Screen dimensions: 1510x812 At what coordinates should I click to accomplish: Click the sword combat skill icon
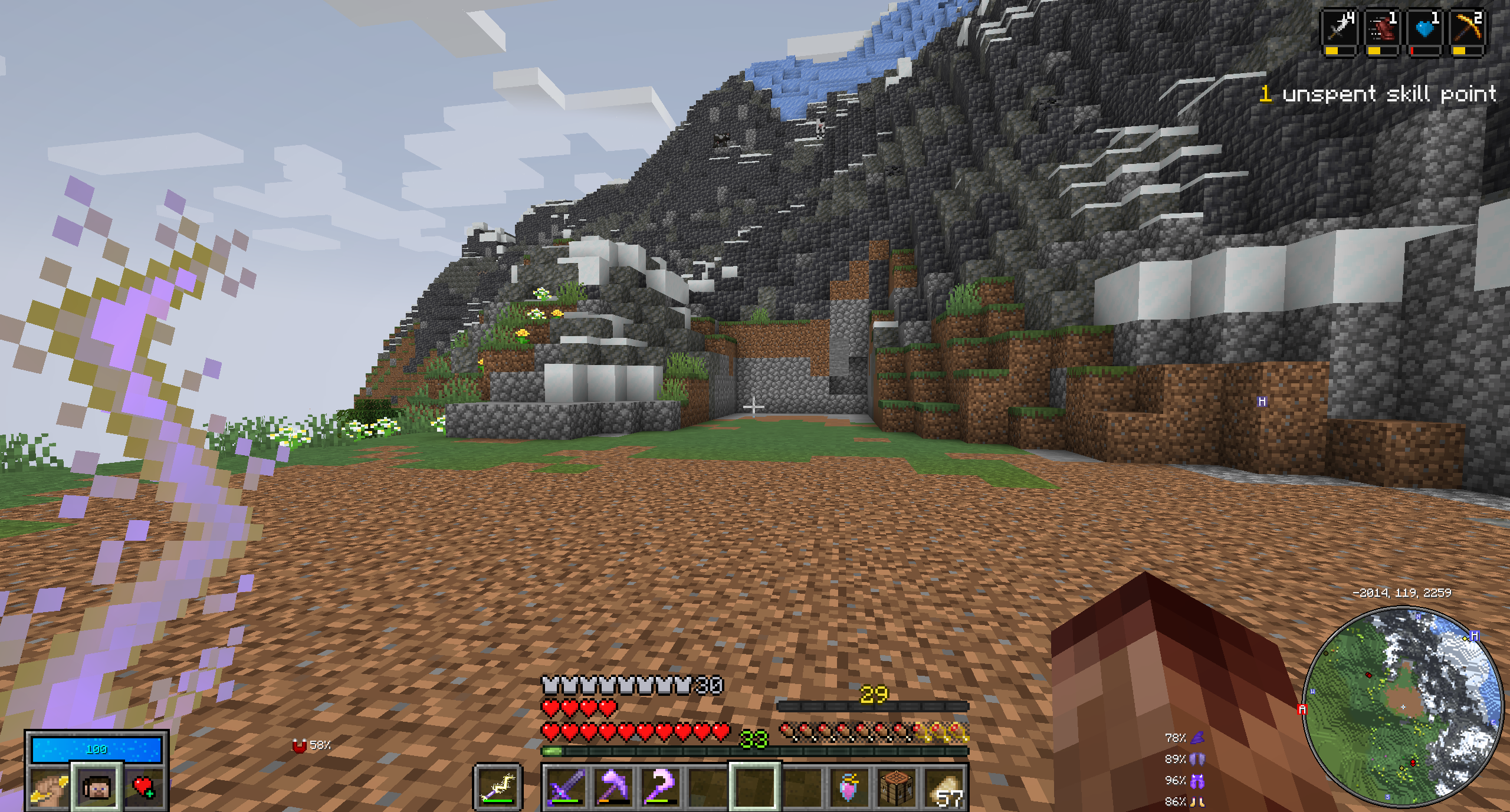tap(1340, 29)
